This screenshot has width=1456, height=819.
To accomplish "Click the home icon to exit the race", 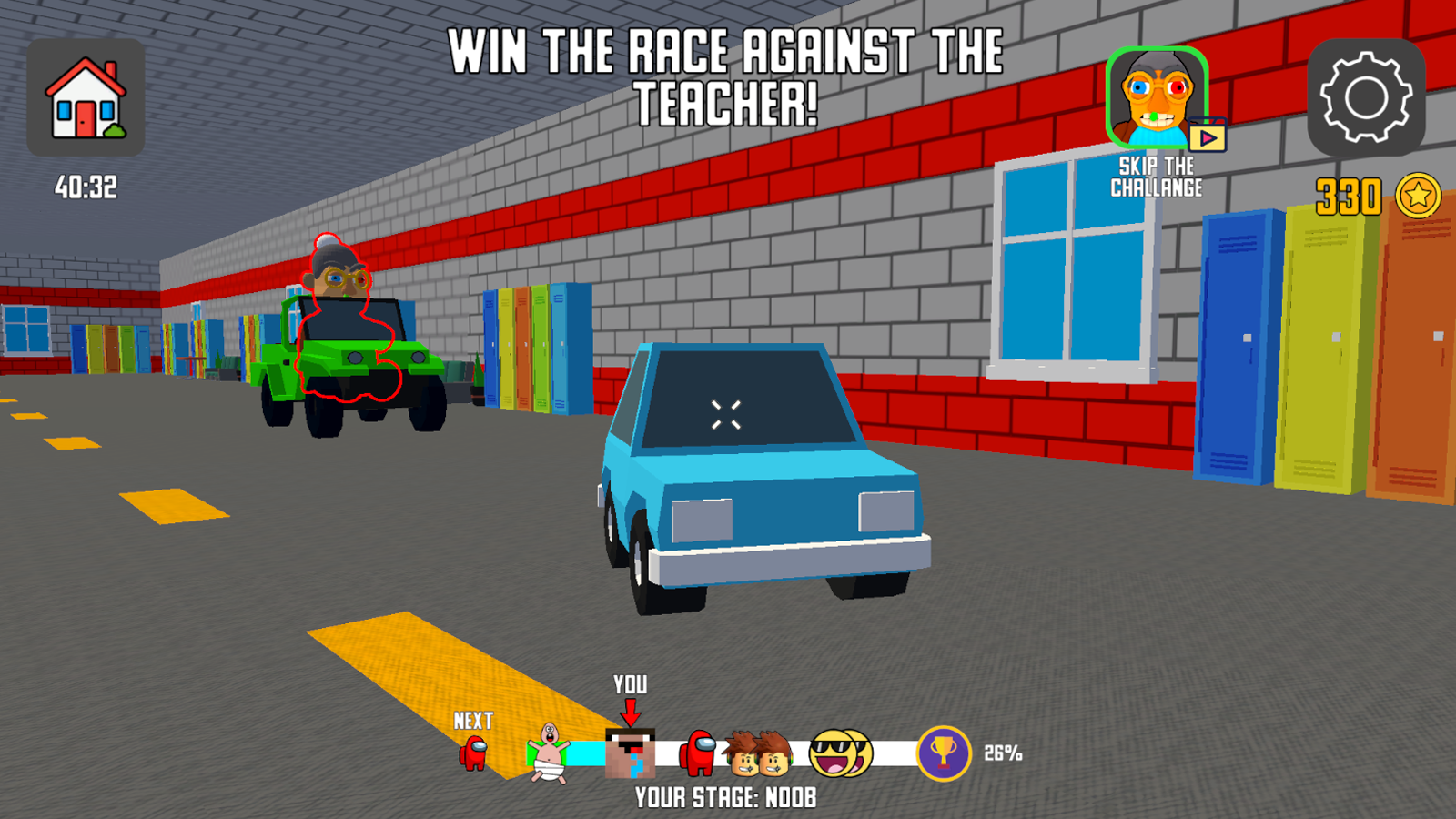I will click(86, 97).
